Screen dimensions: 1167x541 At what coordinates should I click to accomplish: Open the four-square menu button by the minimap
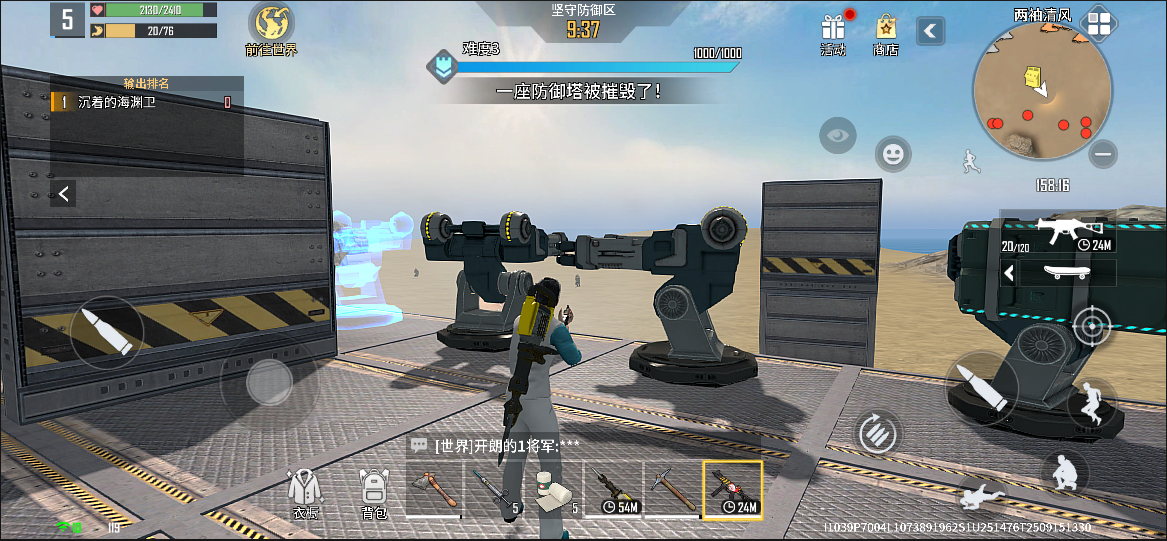[1098, 24]
